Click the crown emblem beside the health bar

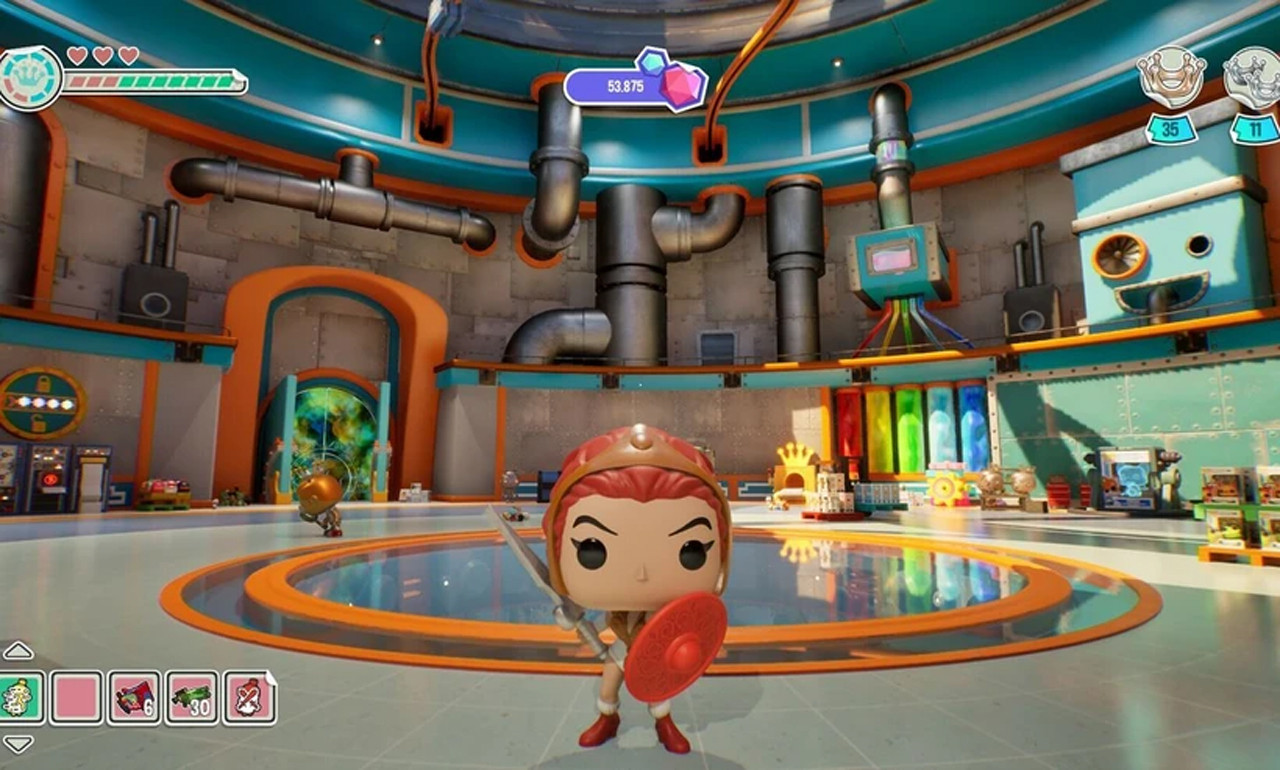(x=30, y=78)
